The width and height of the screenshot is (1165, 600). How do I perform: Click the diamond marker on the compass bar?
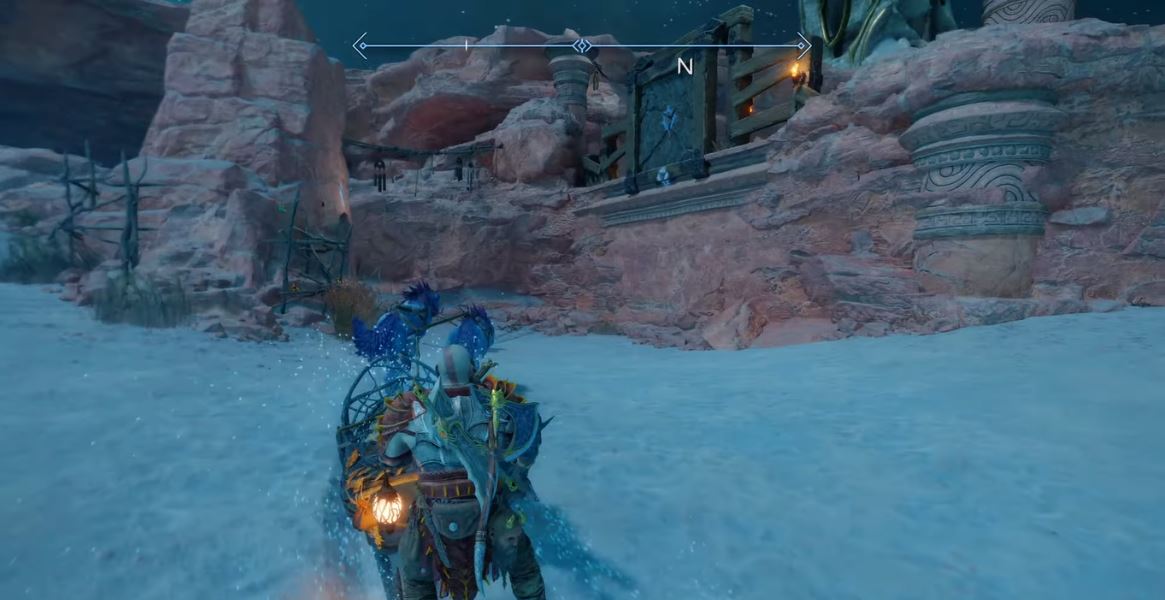point(581,45)
